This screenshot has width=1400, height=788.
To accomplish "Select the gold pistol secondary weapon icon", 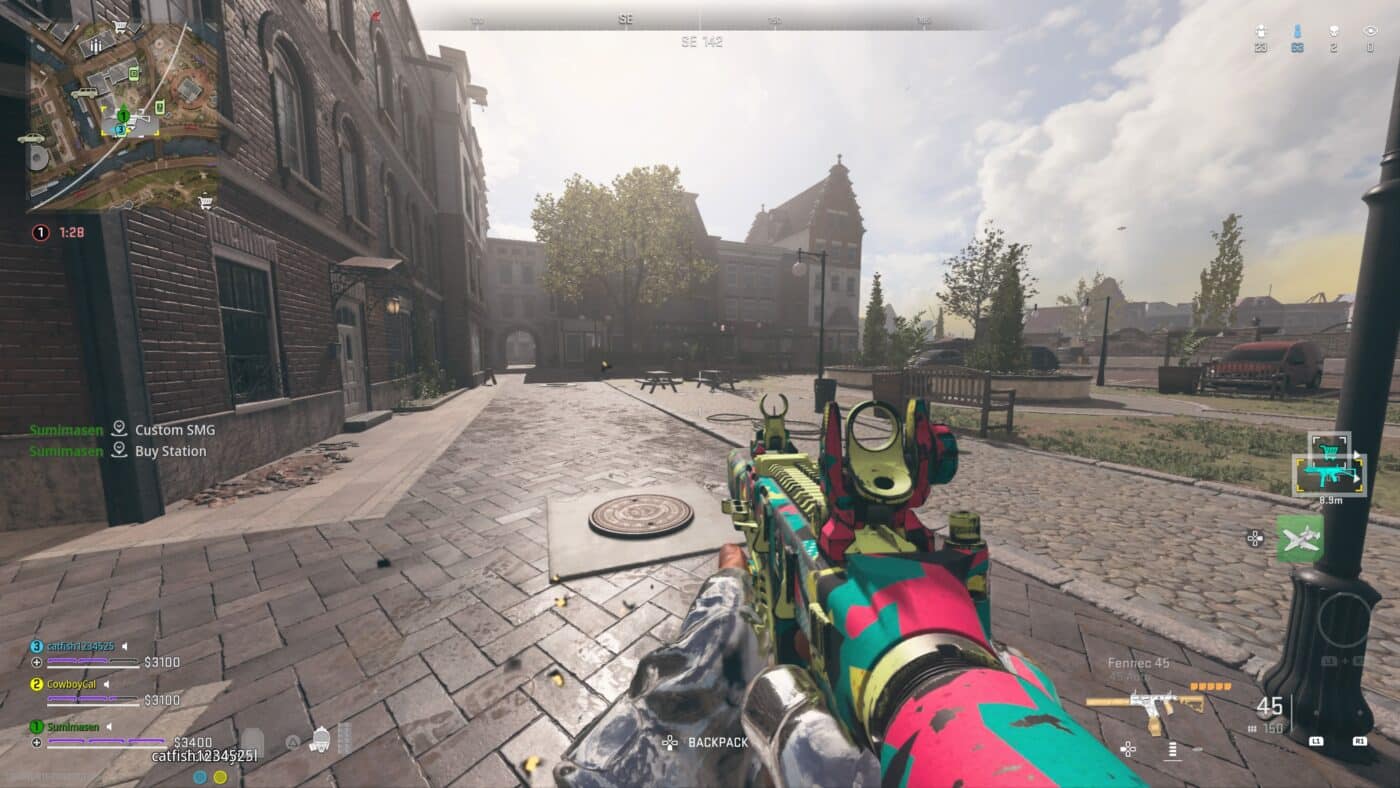I will pyautogui.click(x=1146, y=703).
